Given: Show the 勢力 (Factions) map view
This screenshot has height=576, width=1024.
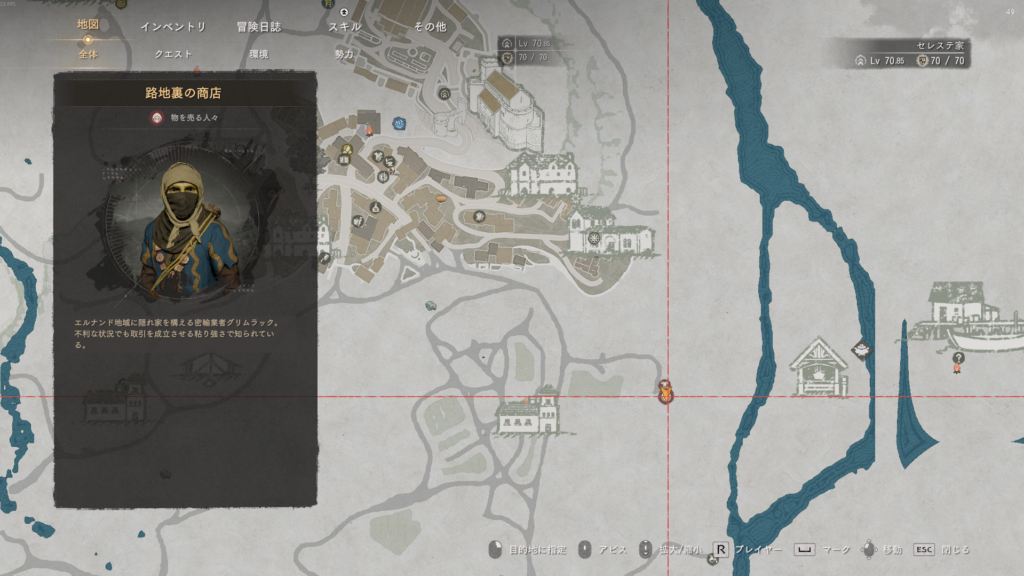Looking at the screenshot, I should point(344,54).
